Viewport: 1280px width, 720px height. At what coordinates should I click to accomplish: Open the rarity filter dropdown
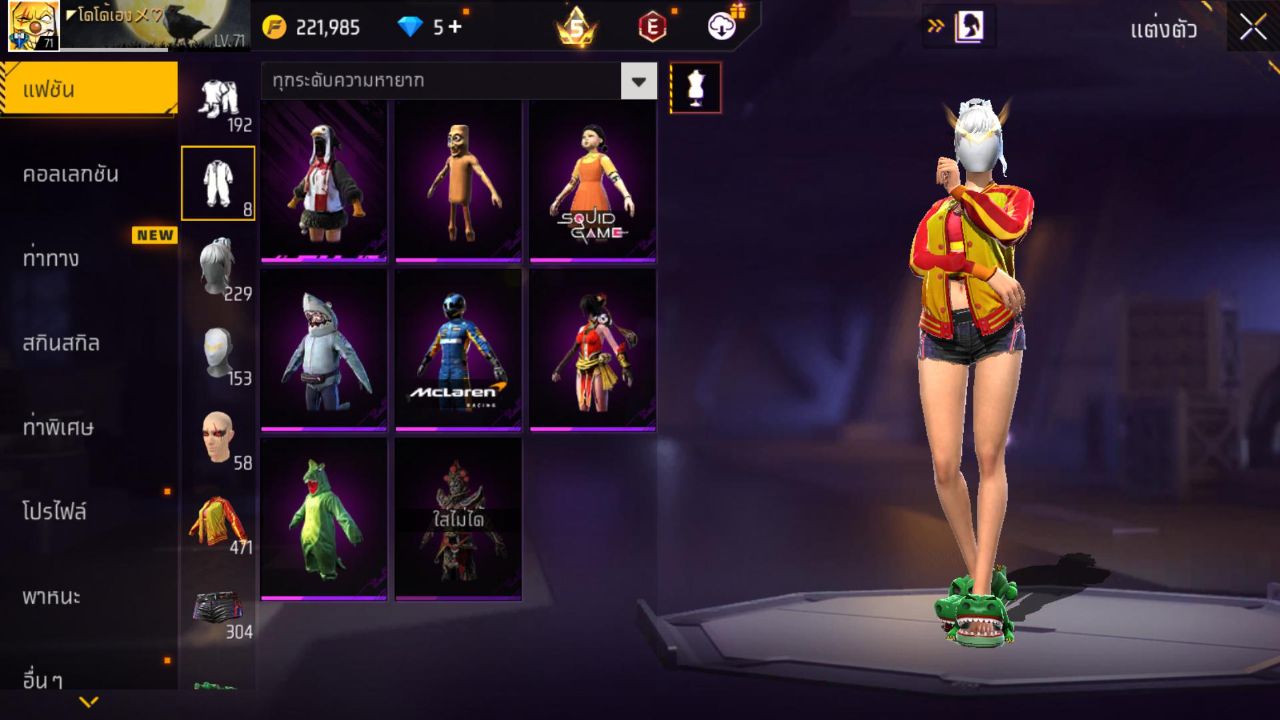coord(638,81)
